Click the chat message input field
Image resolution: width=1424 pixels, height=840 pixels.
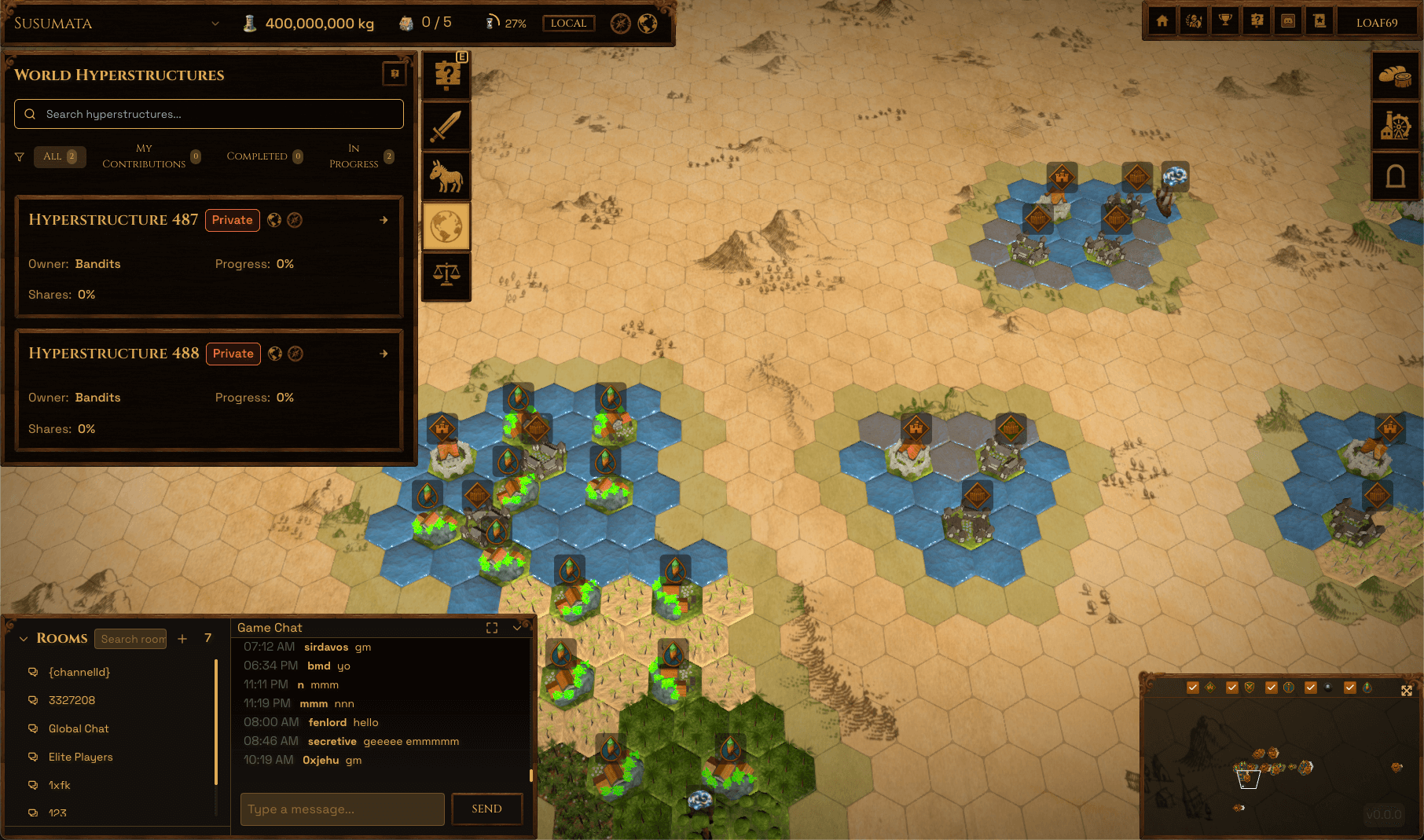[x=341, y=809]
